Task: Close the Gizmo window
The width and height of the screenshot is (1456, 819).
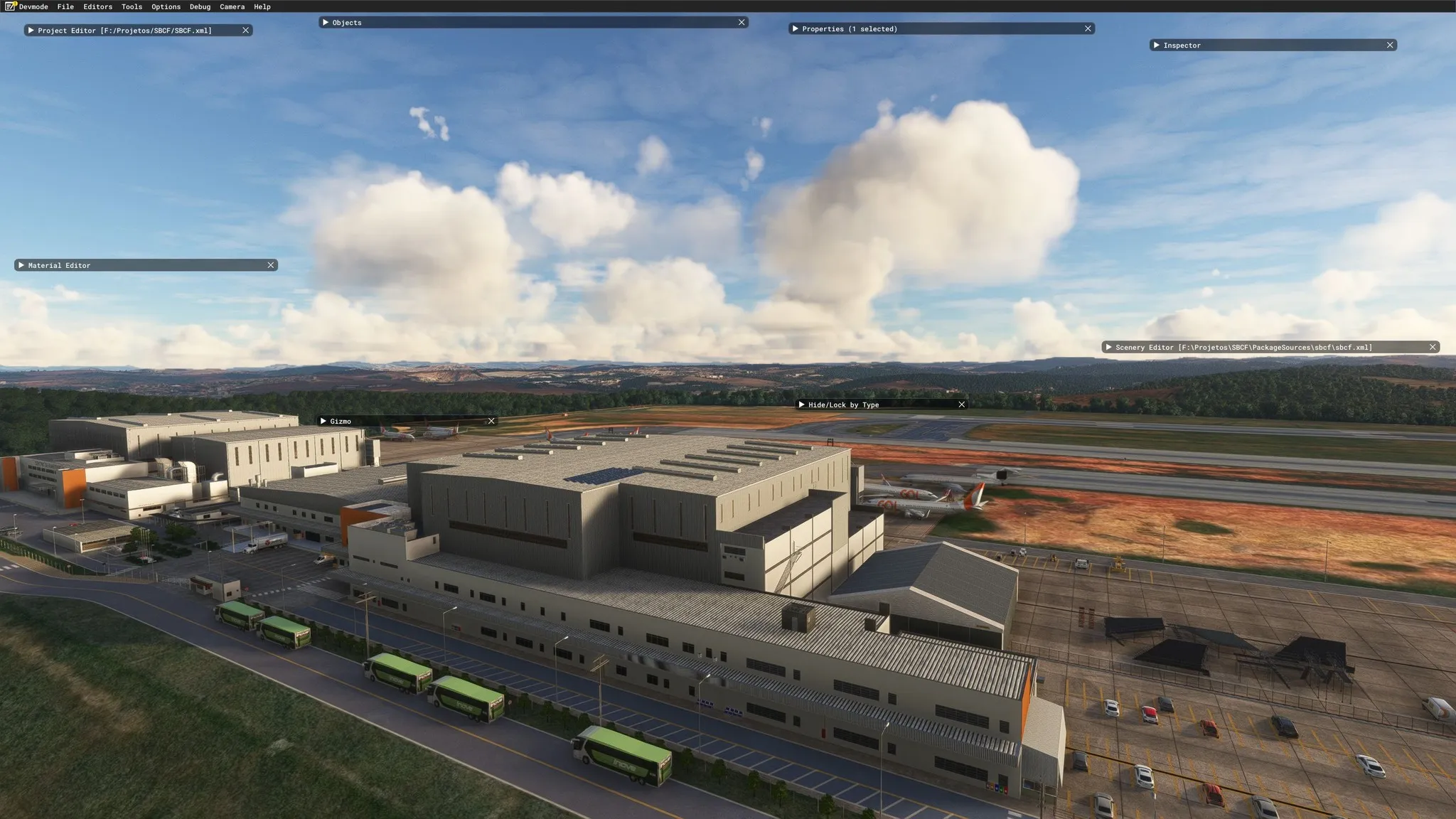Action: click(491, 422)
